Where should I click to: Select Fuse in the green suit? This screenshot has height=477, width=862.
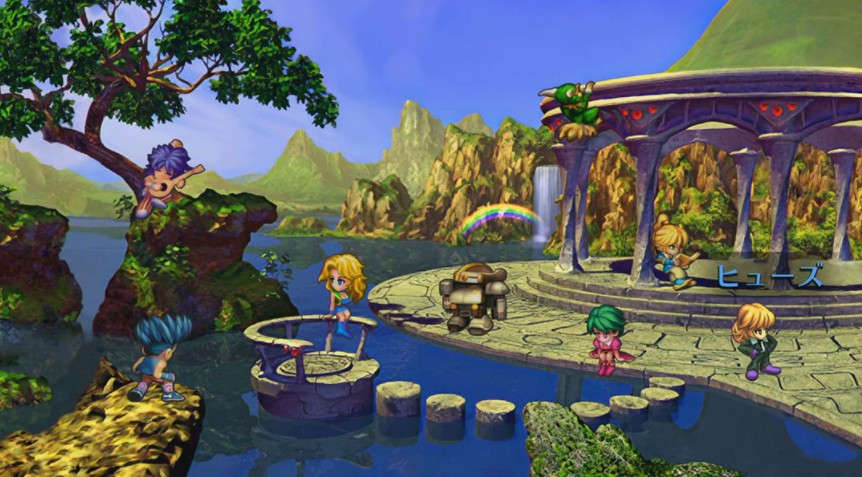756,340
